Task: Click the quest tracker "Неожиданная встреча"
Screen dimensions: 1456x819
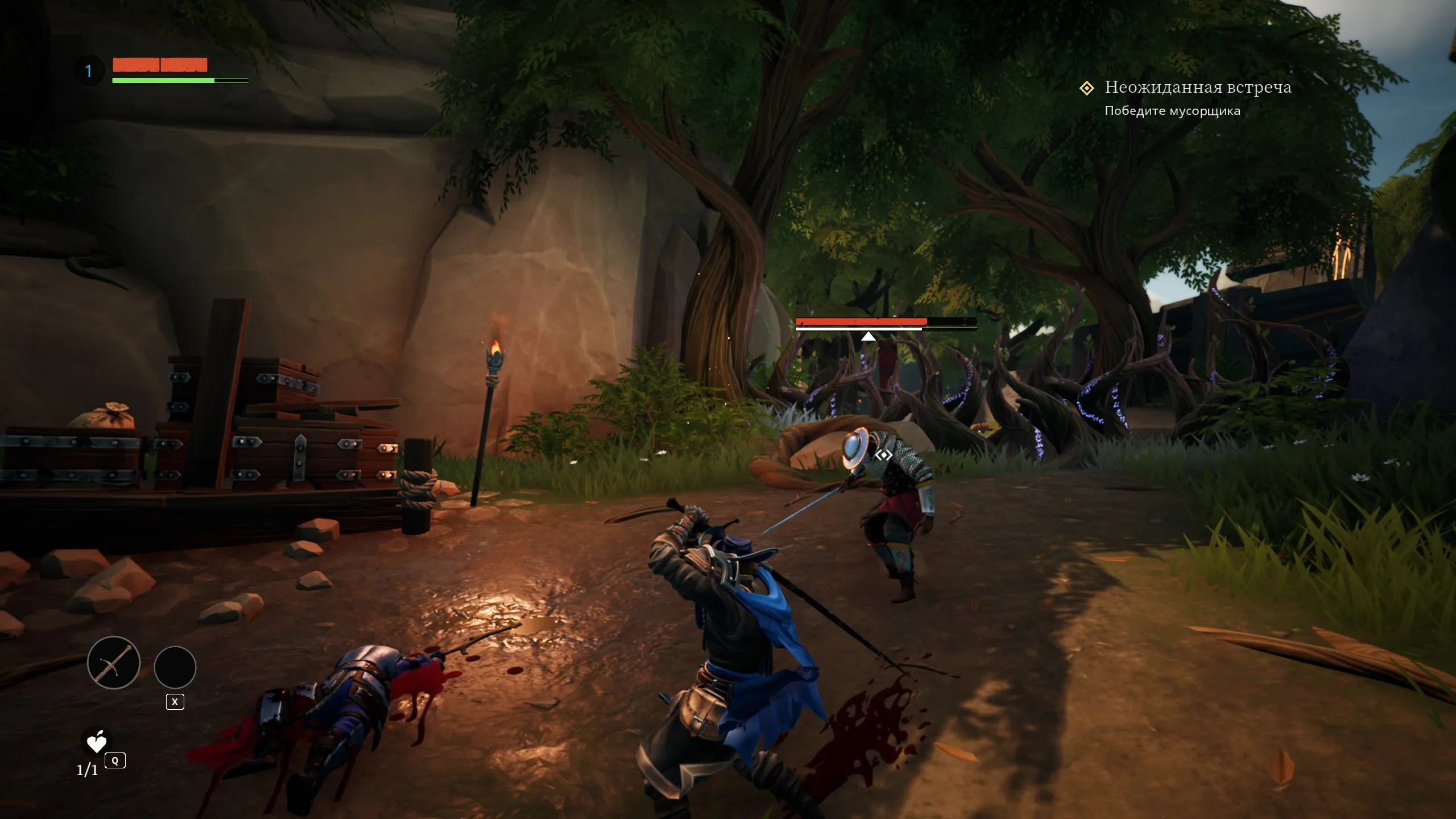Action: point(1197,88)
